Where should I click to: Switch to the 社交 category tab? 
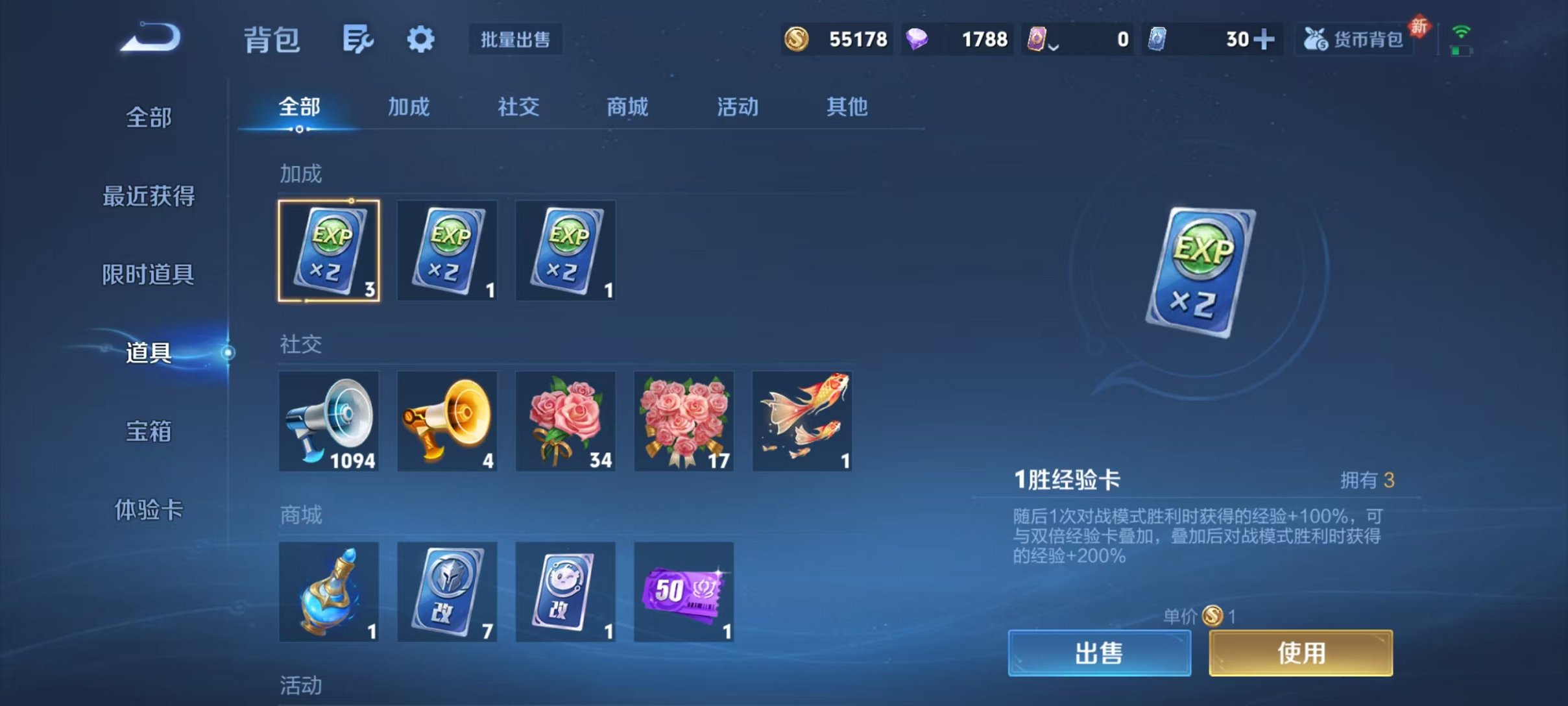pos(517,107)
